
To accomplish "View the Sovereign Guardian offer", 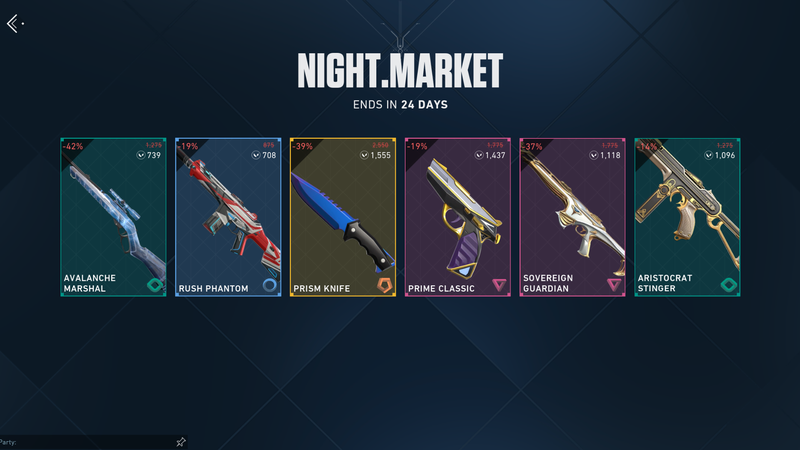I will (572, 217).
